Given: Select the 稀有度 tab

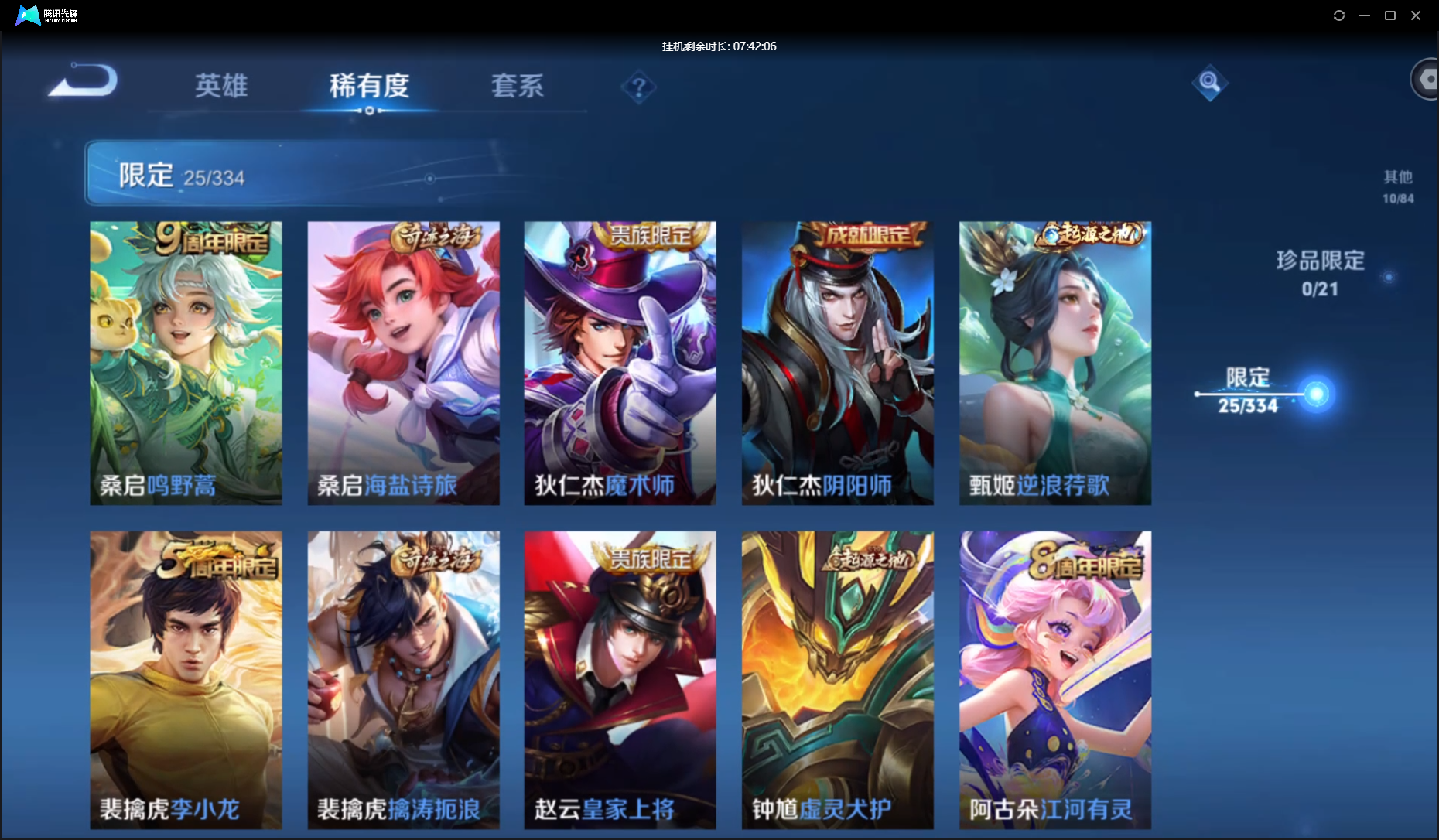Looking at the screenshot, I should pyautogui.click(x=369, y=86).
